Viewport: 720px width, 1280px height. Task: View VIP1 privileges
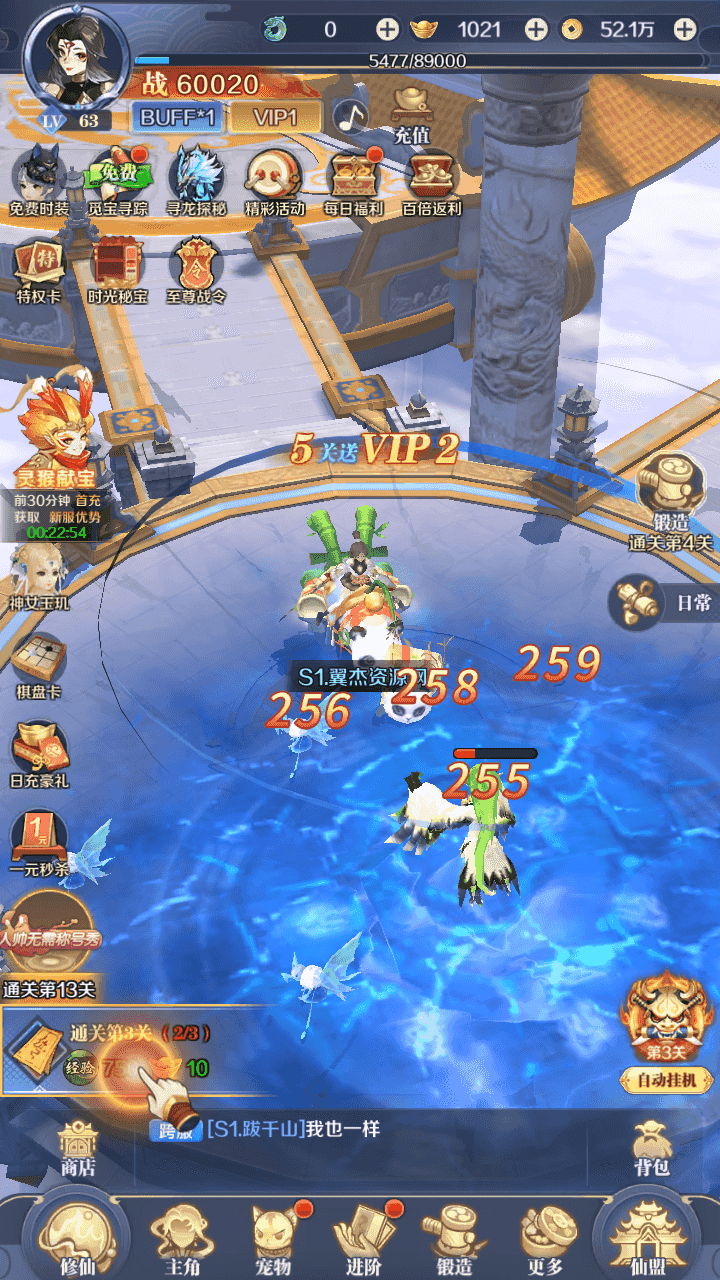[x=275, y=117]
